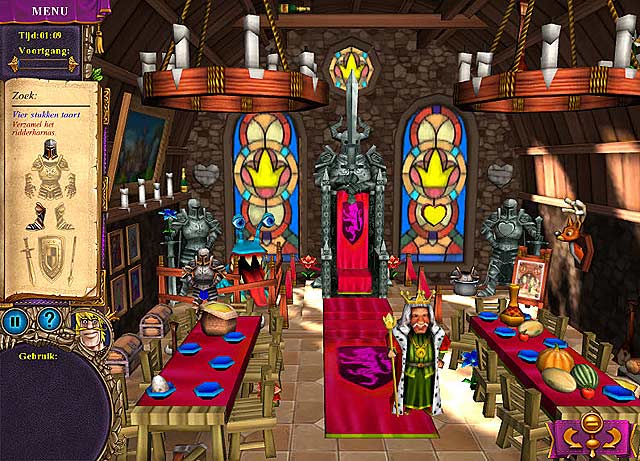Open the MENU banner
640x461 pixels.
coord(48,10)
